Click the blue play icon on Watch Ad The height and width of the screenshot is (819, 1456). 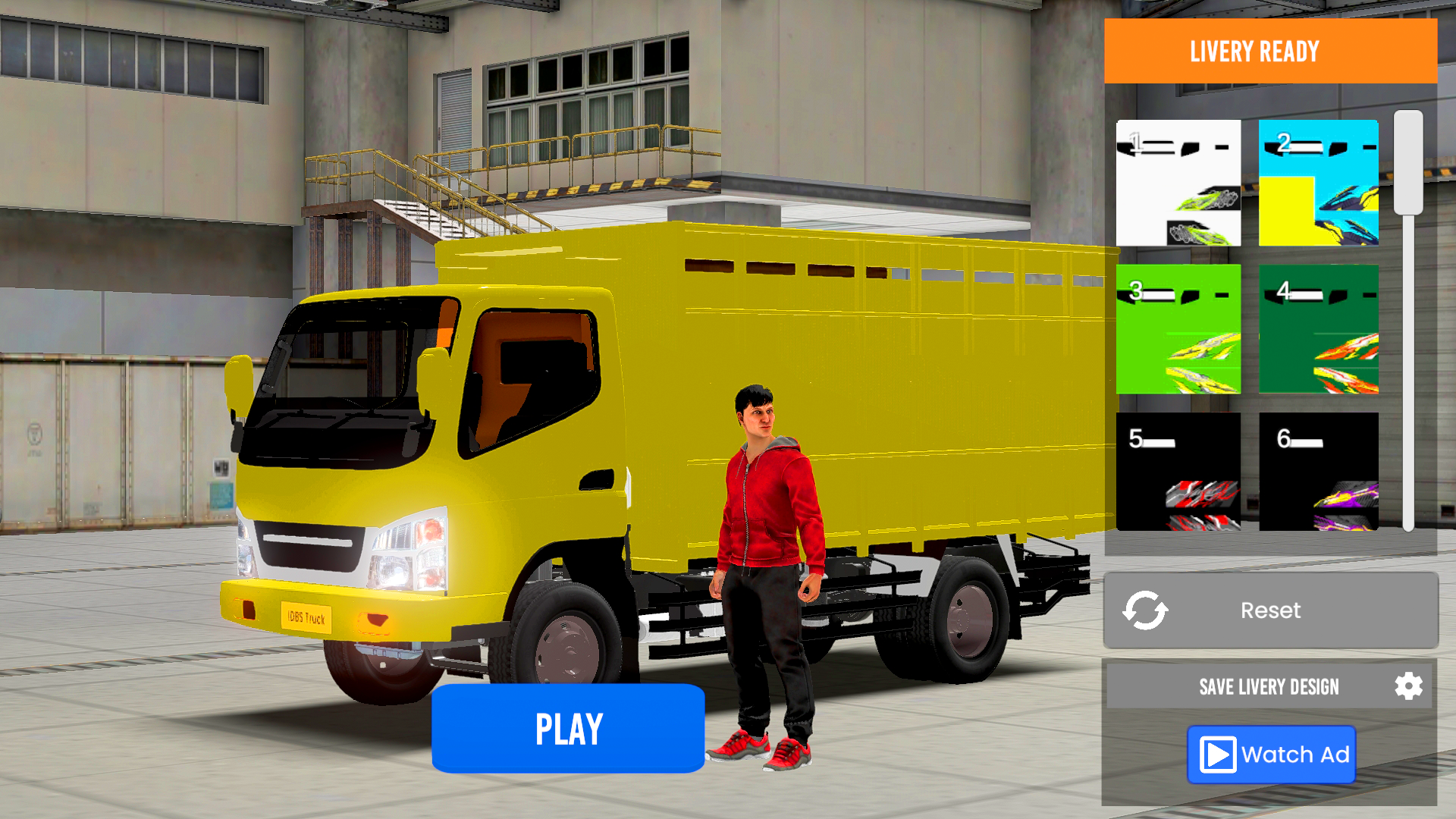1218,755
